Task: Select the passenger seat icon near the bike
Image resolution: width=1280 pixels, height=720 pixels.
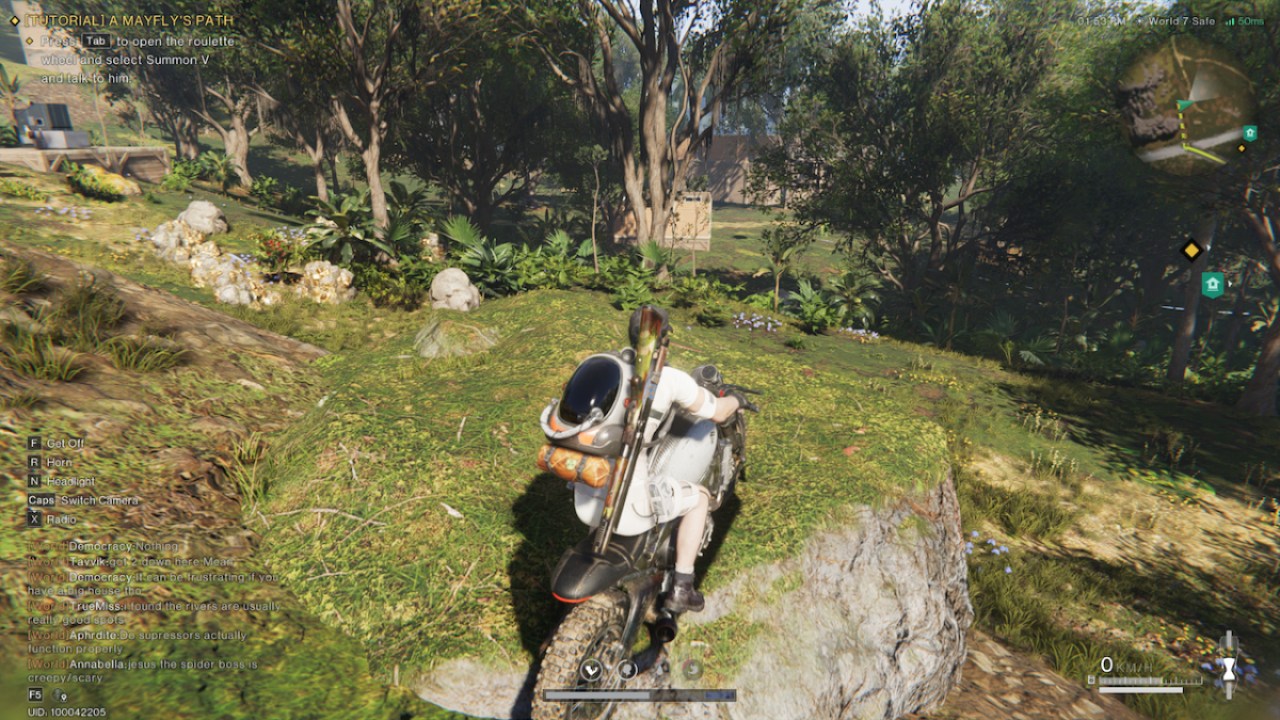Action: pos(628,668)
